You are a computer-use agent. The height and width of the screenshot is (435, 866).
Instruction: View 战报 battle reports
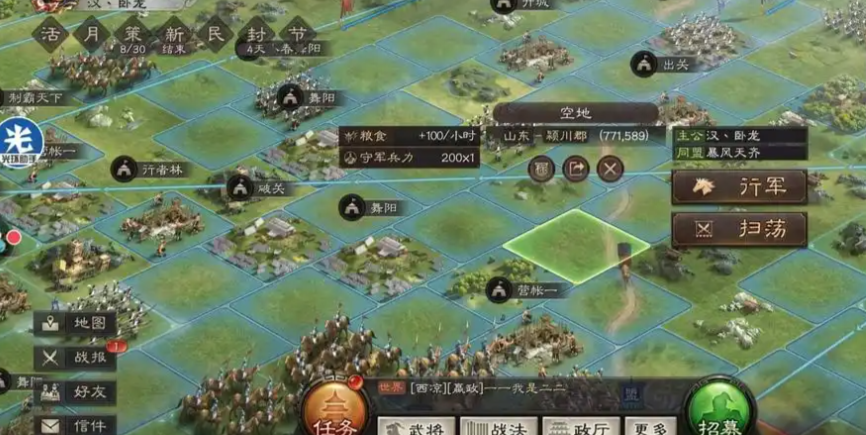[75, 358]
